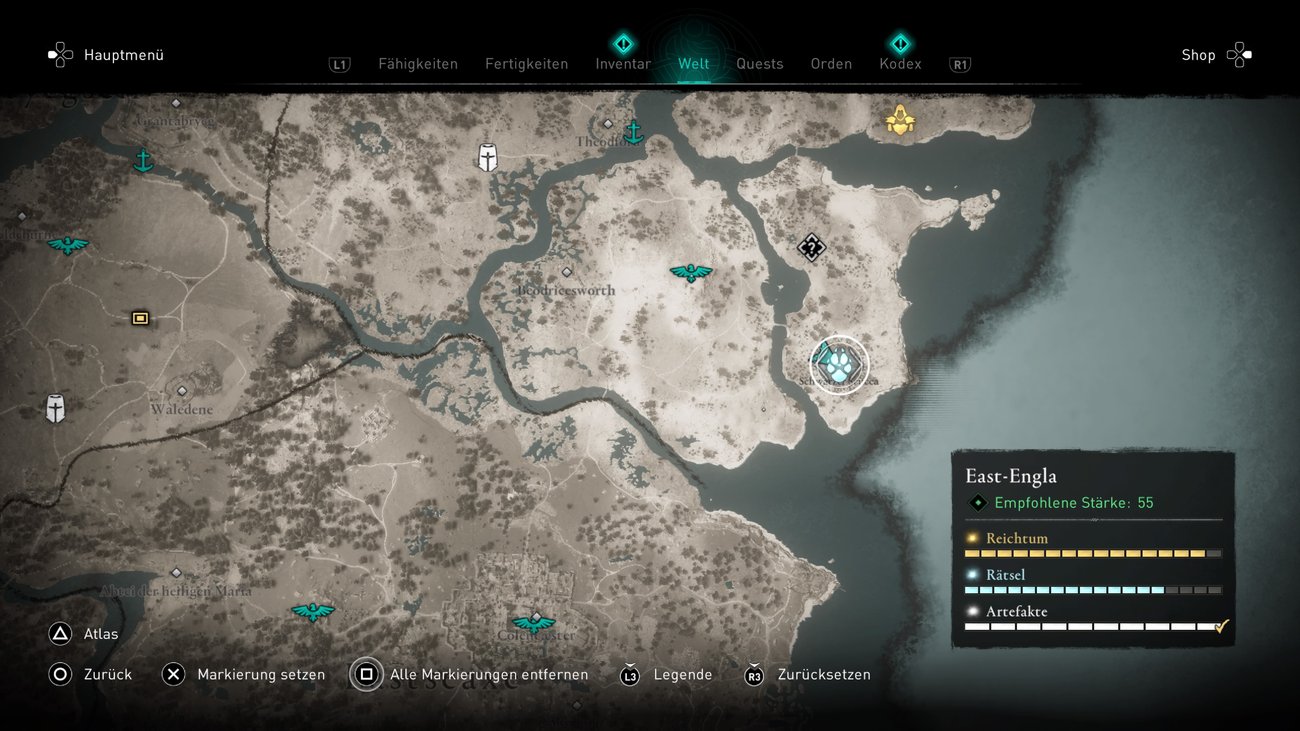Switch to the Orden tab

(831, 64)
